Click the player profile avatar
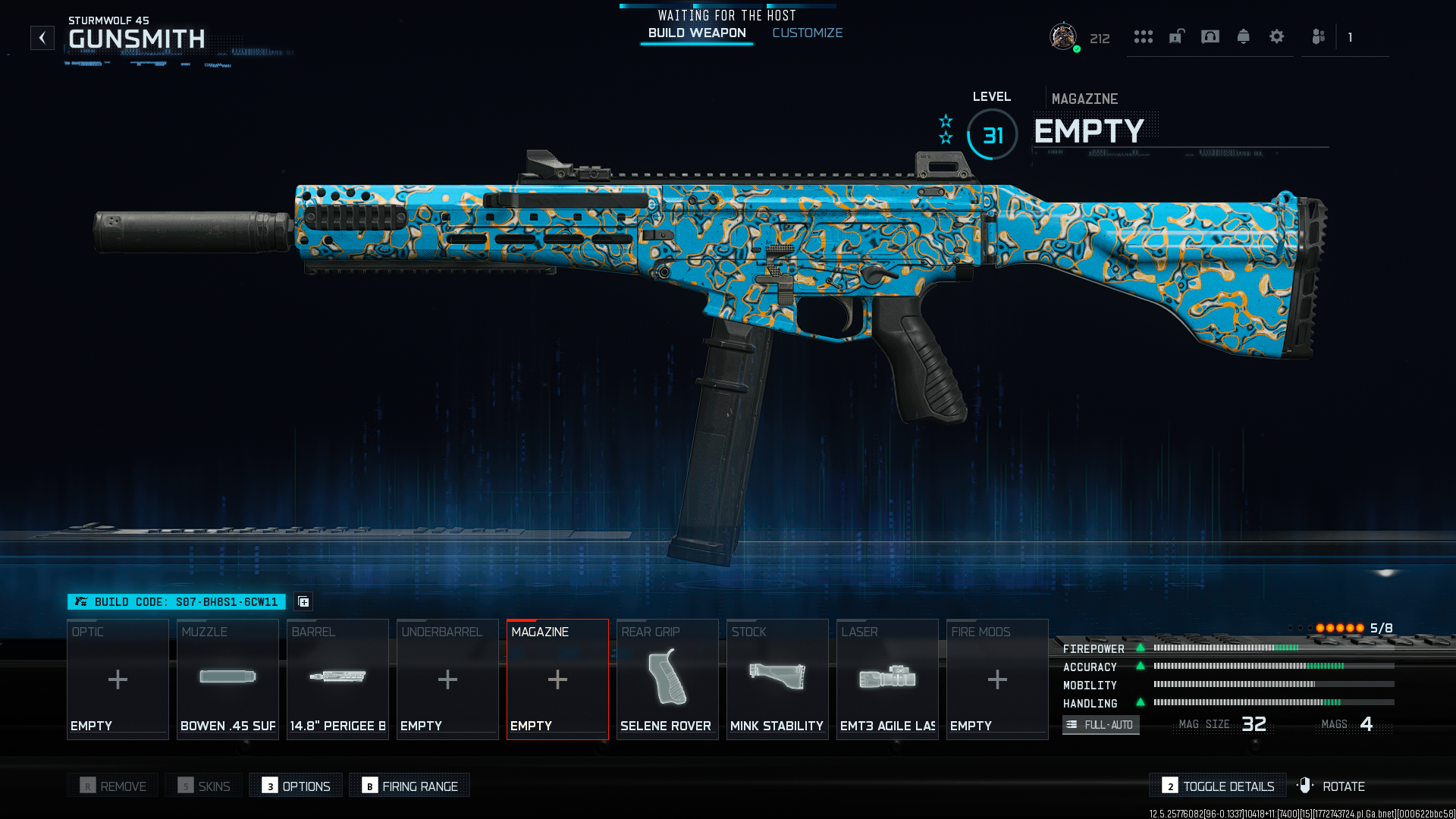The height and width of the screenshot is (819, 1456). (x=1062, y=36)
